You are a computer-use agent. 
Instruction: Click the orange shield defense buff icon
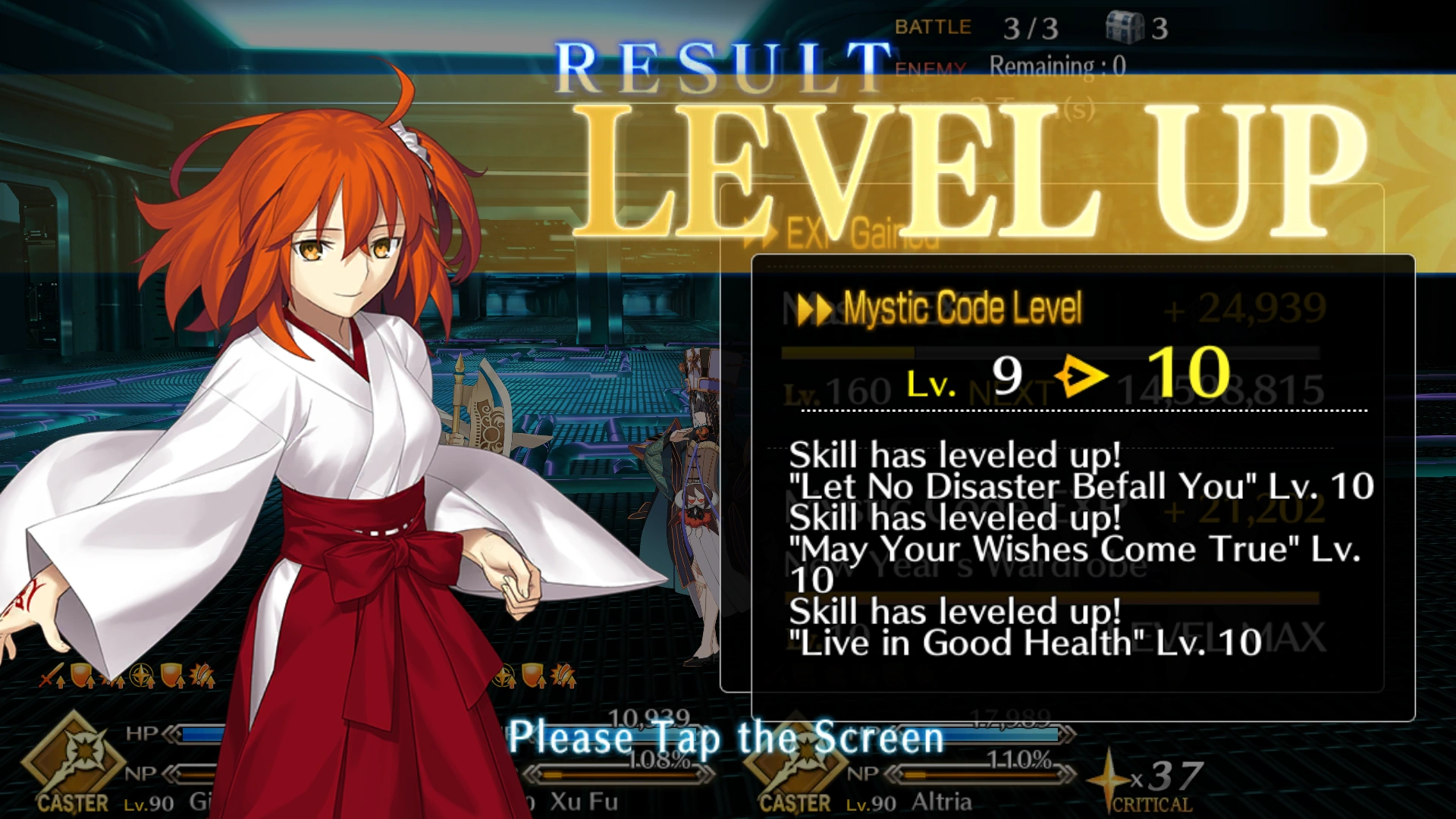[x=80, y=675]
